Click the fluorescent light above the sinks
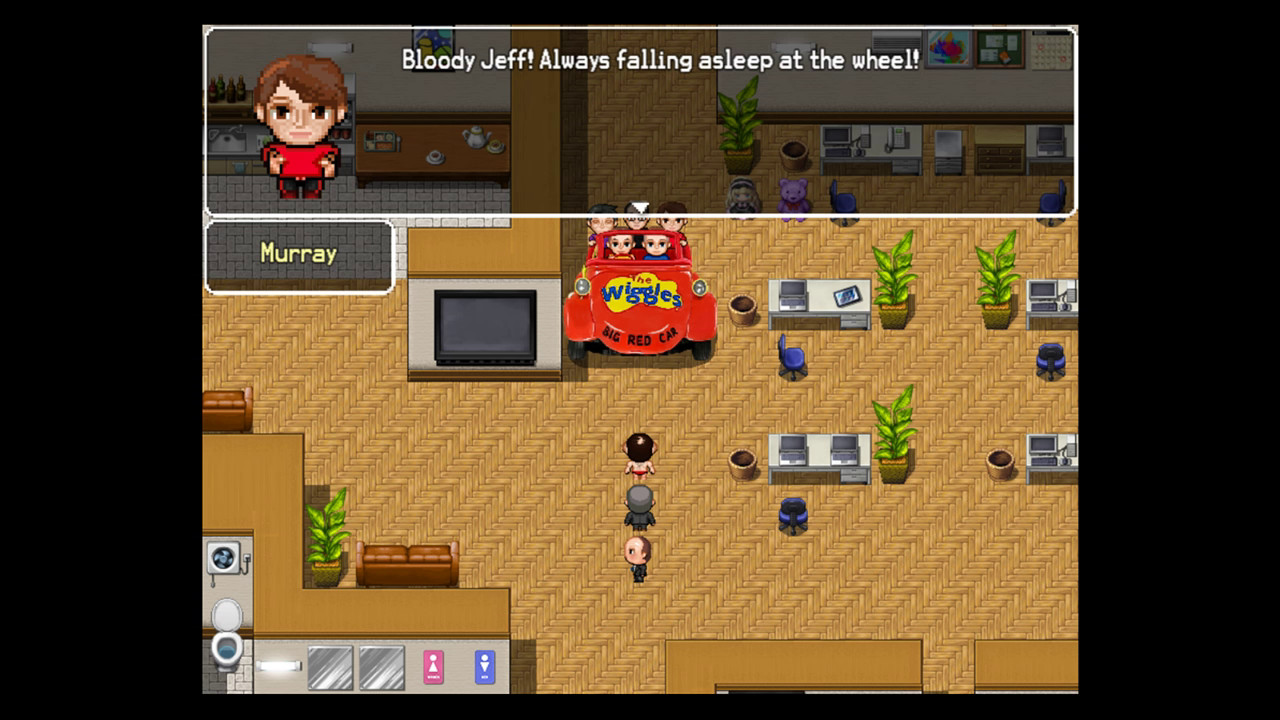Image resolution: width=1280 pixels, height=720 pixels. (x=278, y=664)
